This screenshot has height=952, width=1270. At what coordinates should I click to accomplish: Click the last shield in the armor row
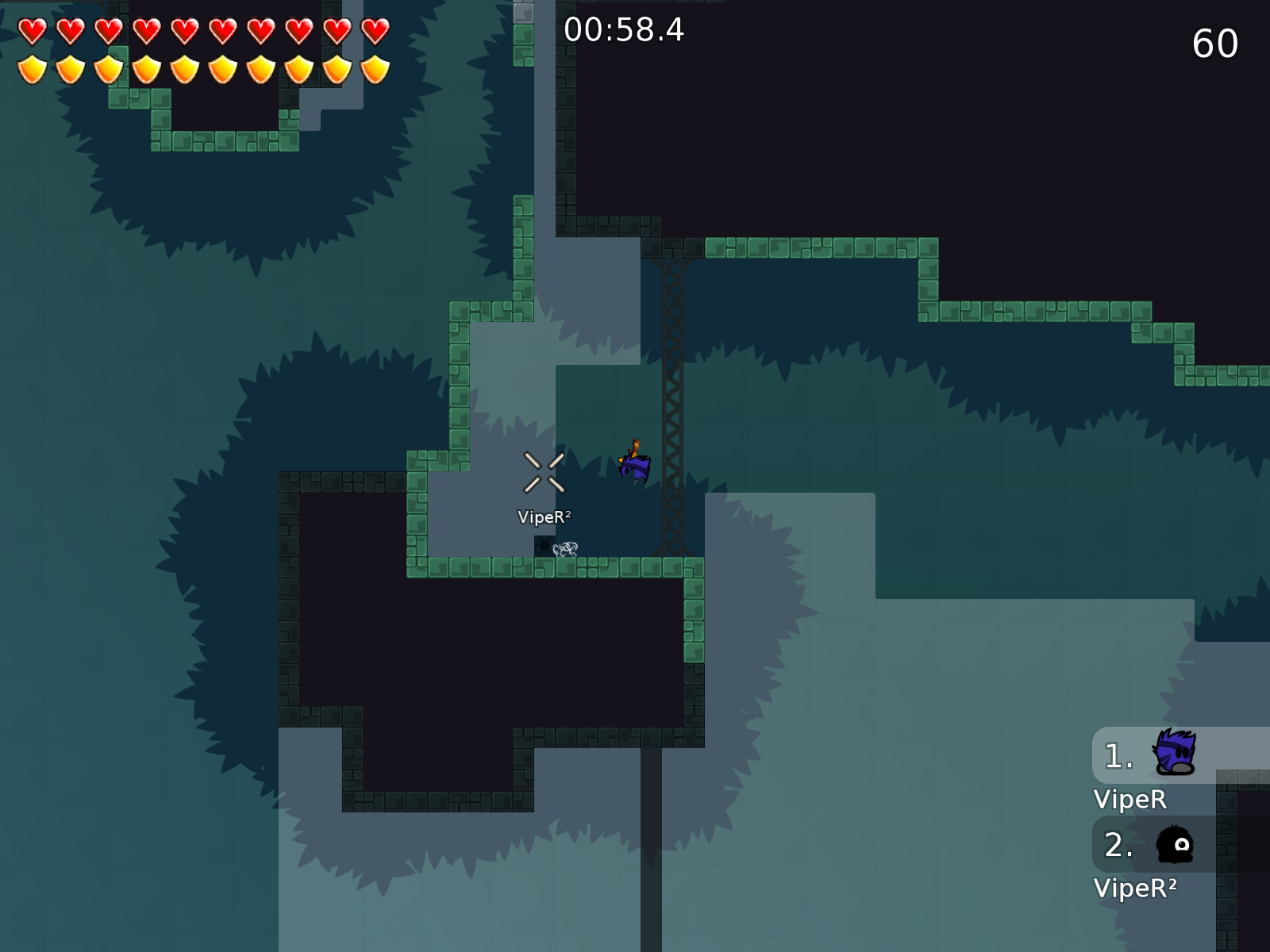point(373,69)
